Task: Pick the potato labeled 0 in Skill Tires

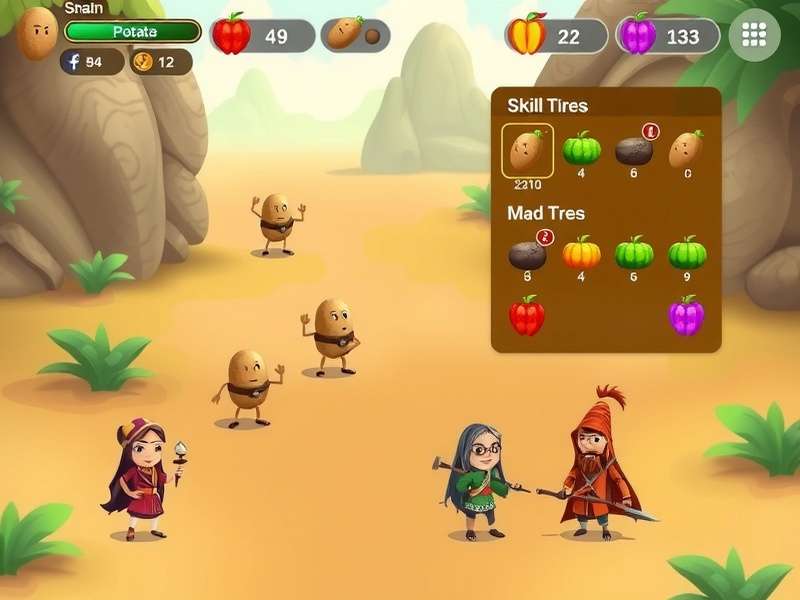Action: [686, 149]
